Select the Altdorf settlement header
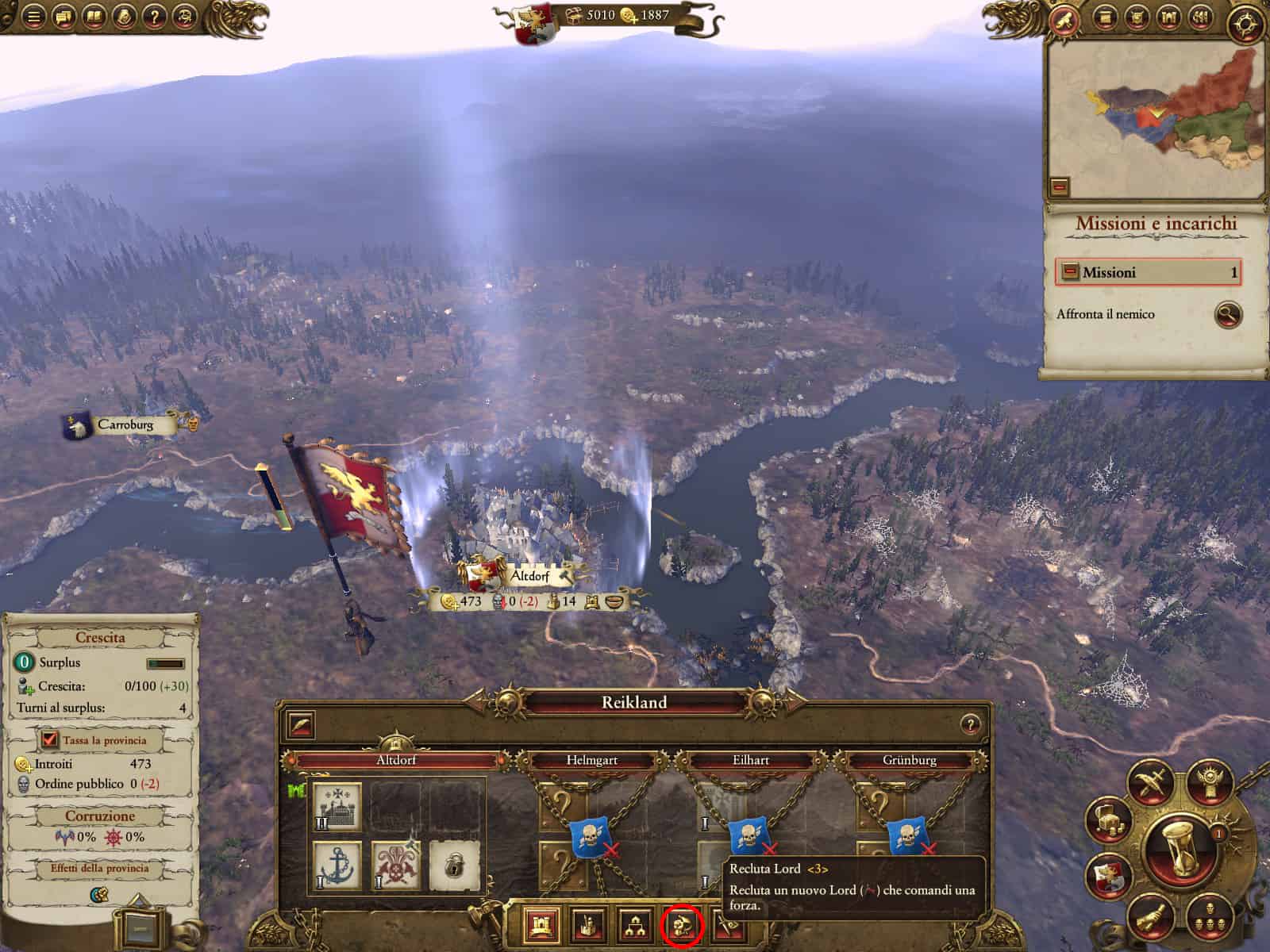The width and height of the screenshot is (1270, 952). tap(396, 760)
